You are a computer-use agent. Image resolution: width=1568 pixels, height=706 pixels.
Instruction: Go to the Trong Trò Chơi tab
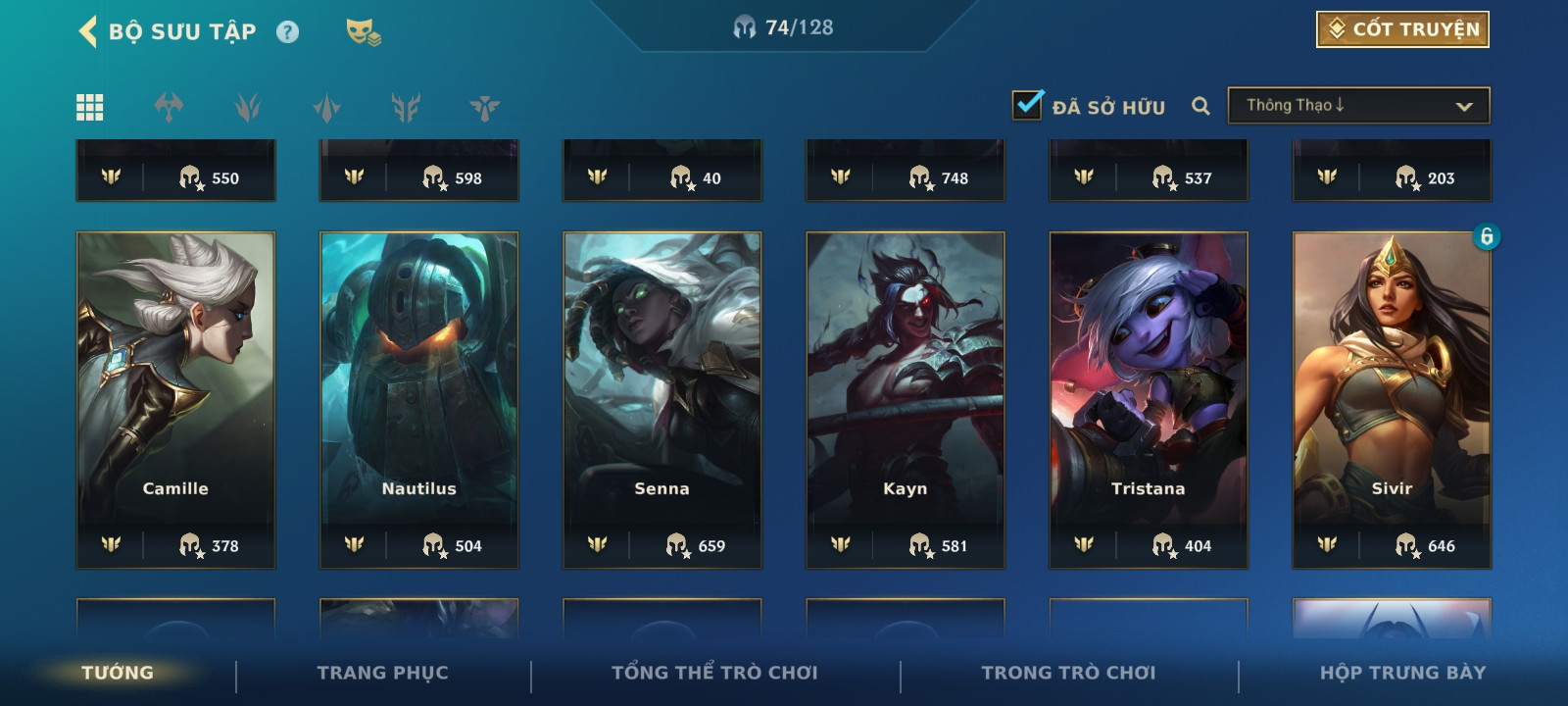pyautogui.click(x=1068, y=673)
